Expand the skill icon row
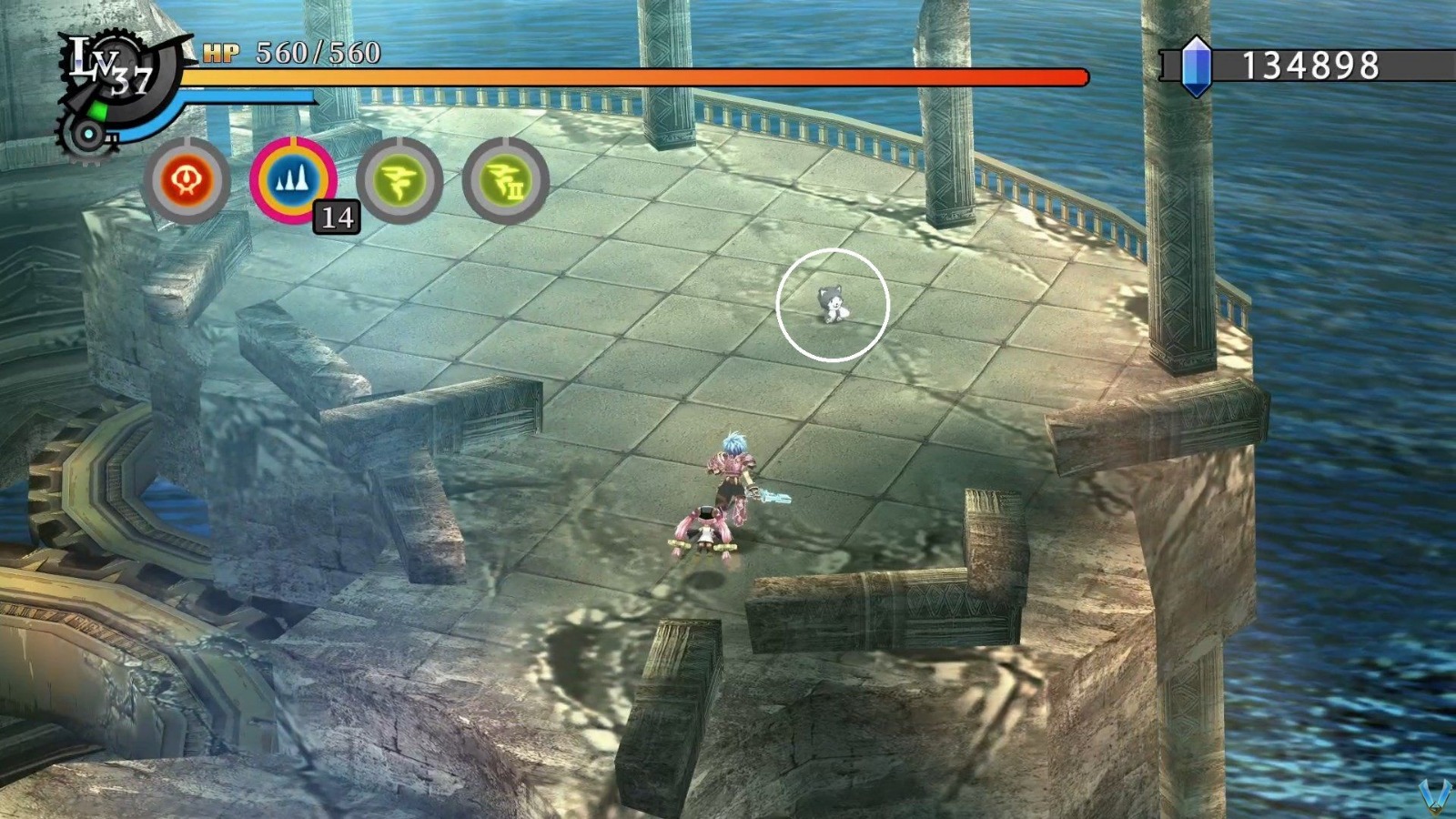This screenshot has width=1456, height=819. coord(346,178)
